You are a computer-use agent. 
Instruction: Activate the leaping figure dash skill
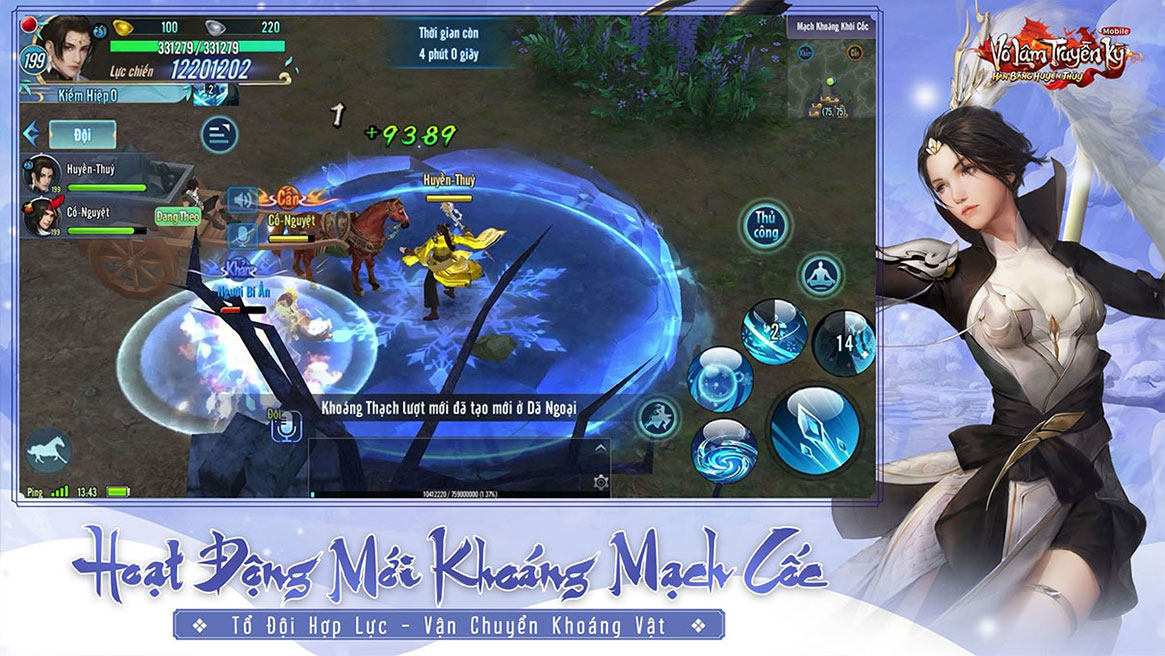(x=659, y=418)
